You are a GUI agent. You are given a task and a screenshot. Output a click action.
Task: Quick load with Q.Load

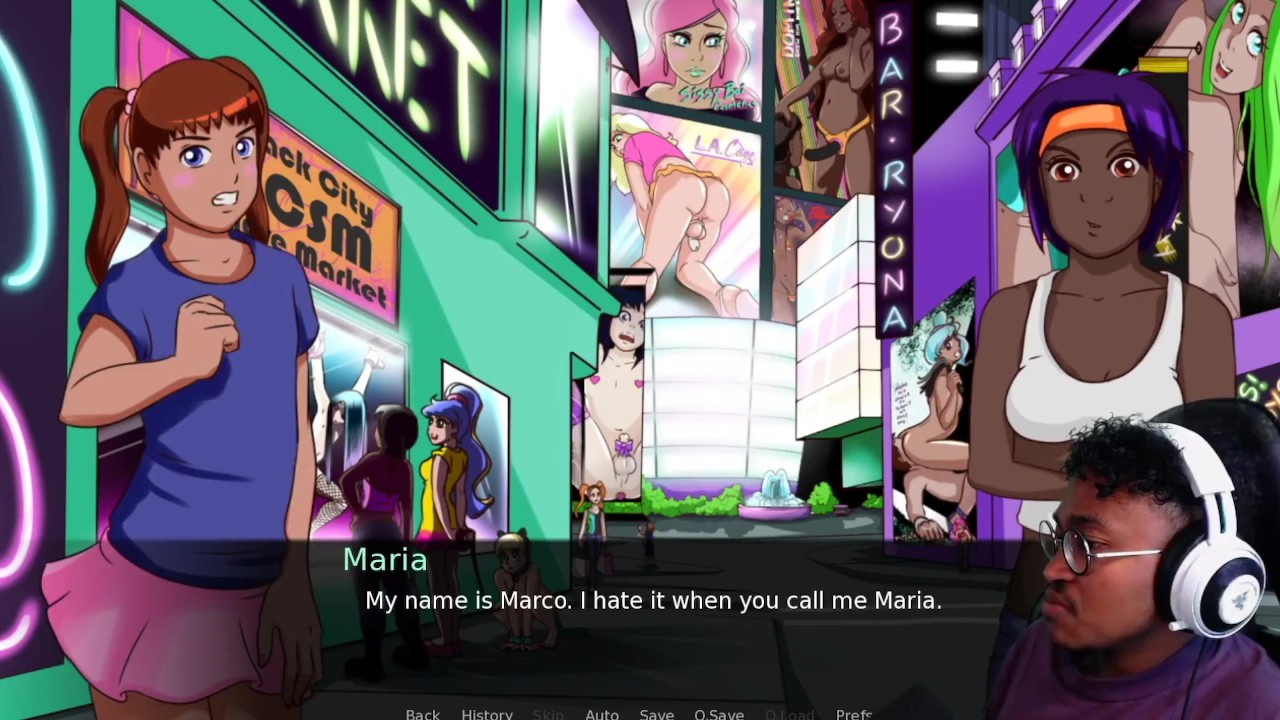pos(789,714)
